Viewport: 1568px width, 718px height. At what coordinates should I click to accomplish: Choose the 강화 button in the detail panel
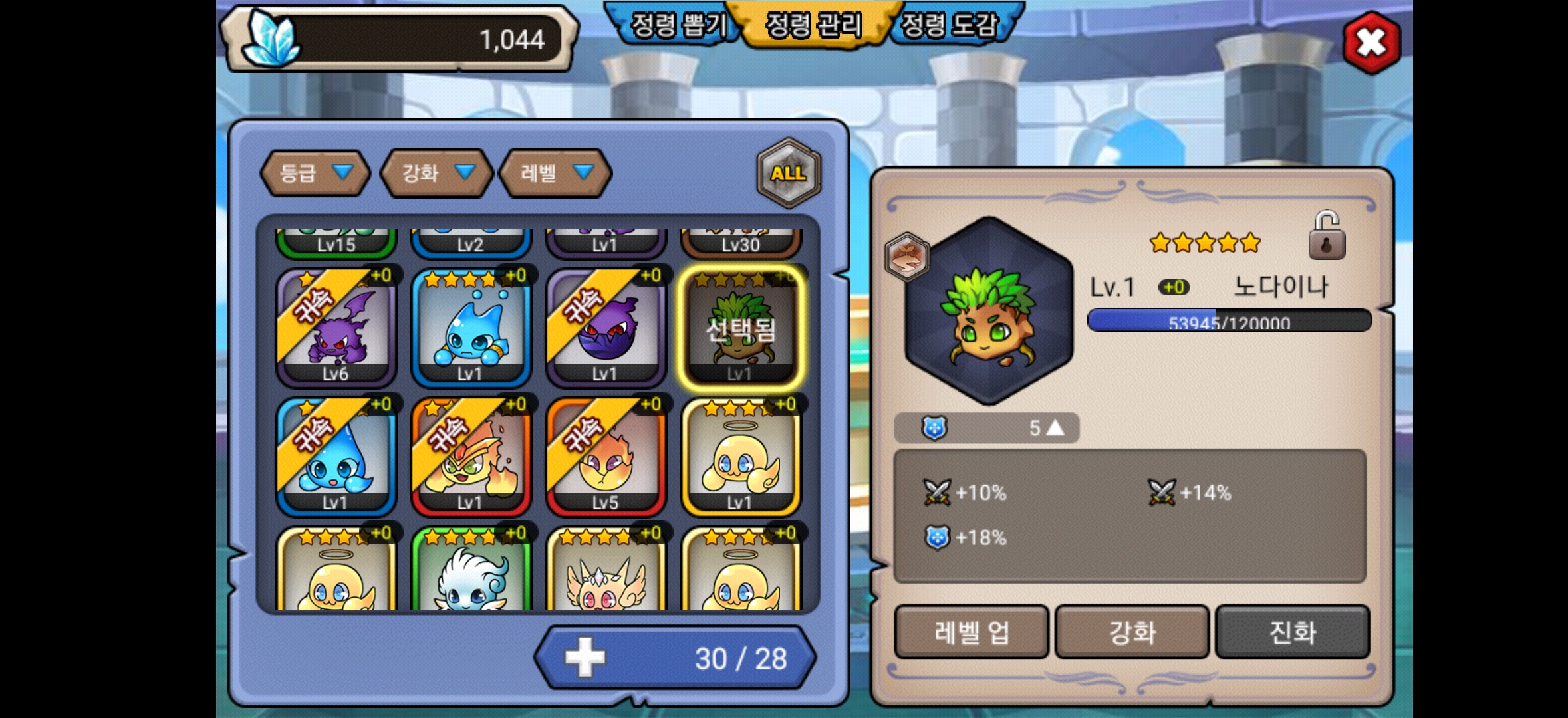click(1132, 632)
